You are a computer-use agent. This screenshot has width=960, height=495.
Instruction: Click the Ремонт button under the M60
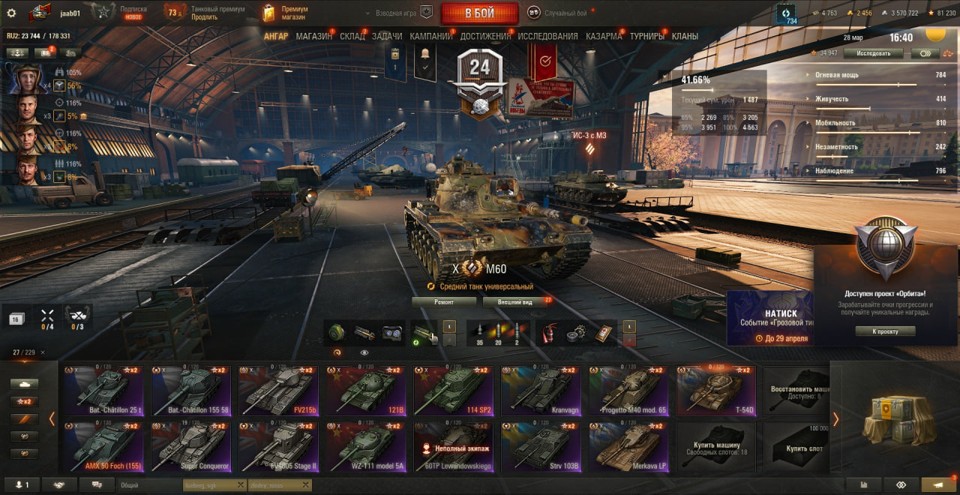443,300
